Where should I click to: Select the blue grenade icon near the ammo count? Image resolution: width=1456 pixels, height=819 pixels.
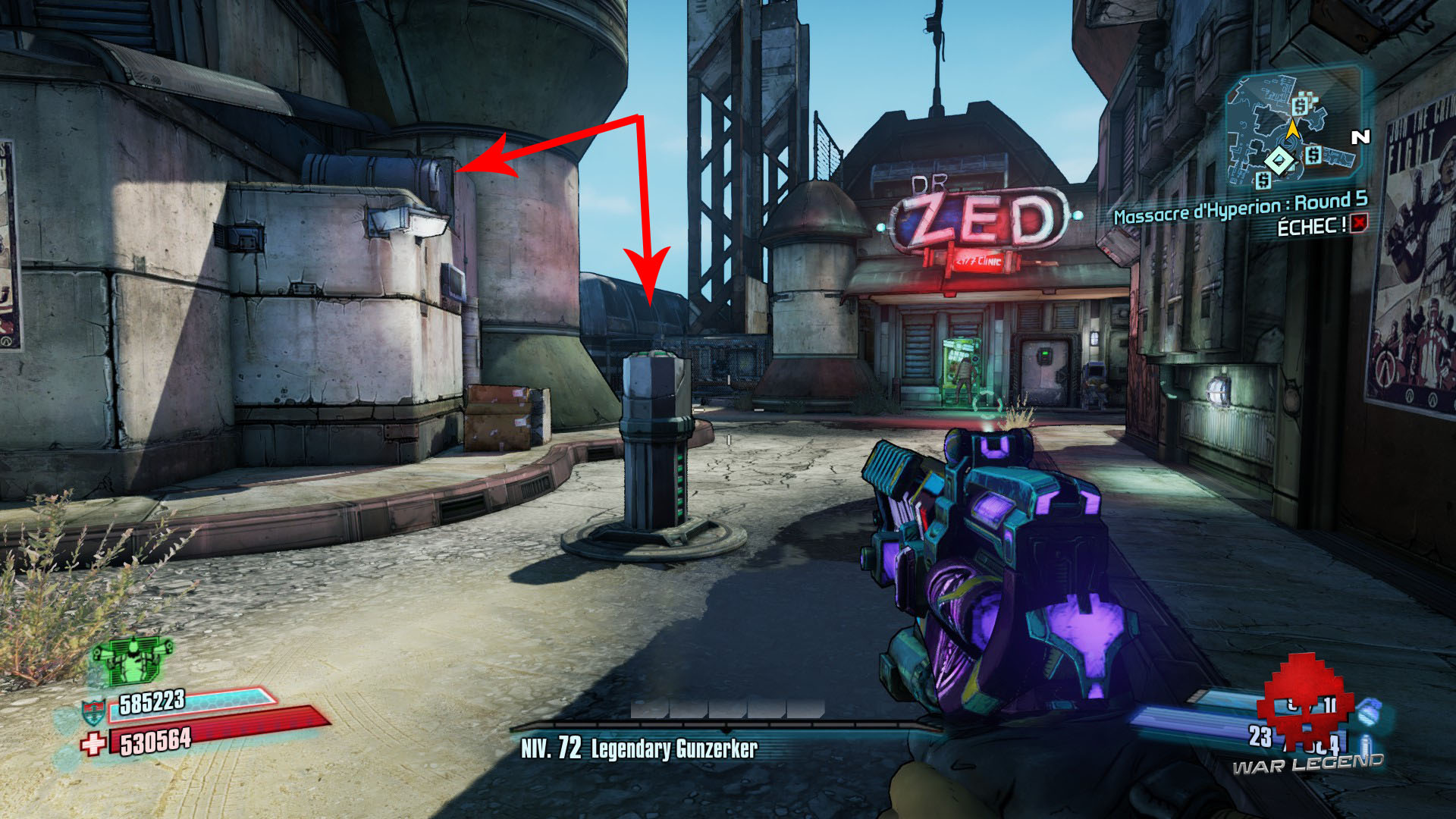click(x=1370, y=713)
